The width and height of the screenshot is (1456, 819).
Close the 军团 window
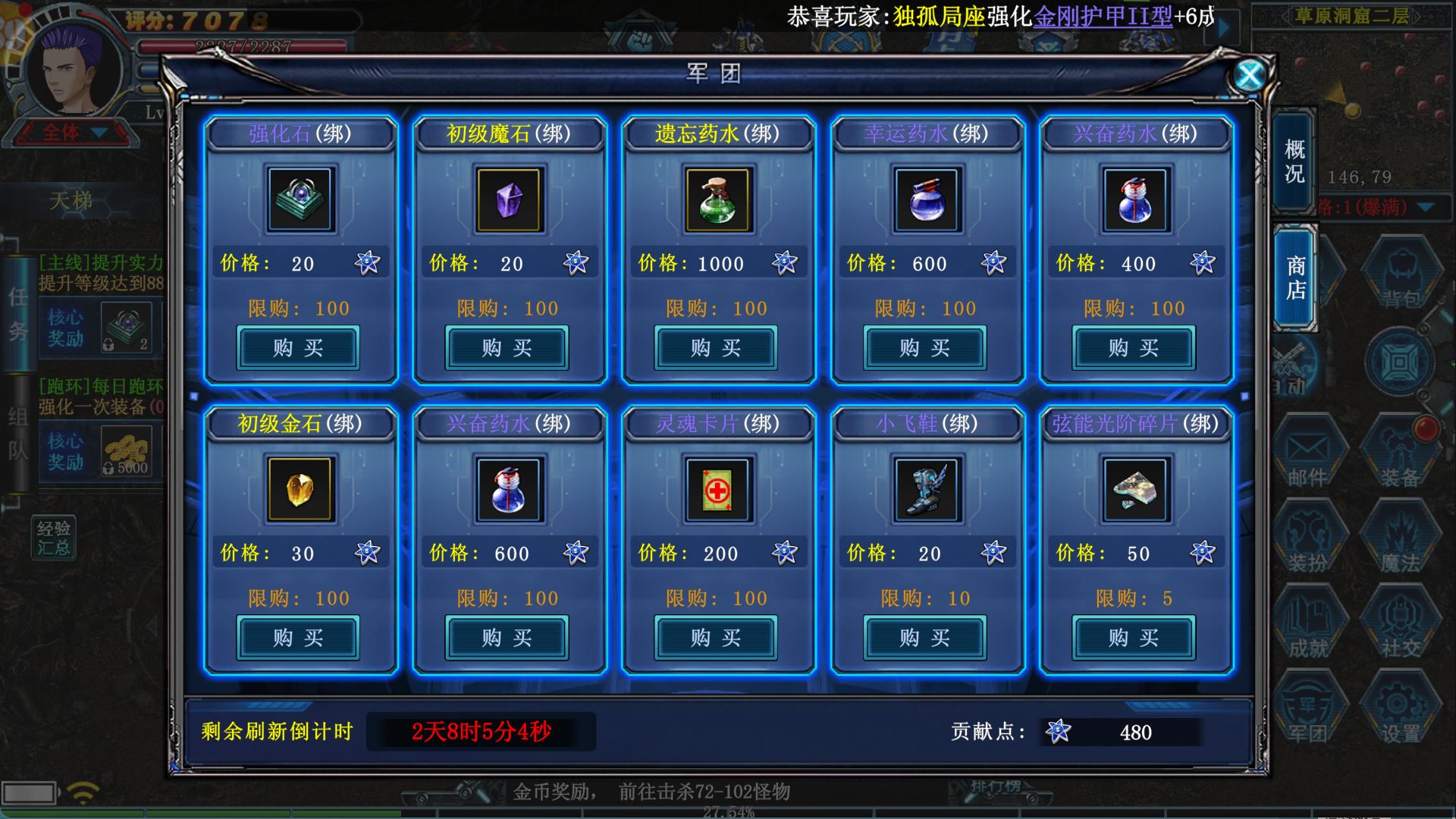pyautogui.click(x=1249, y=75)
